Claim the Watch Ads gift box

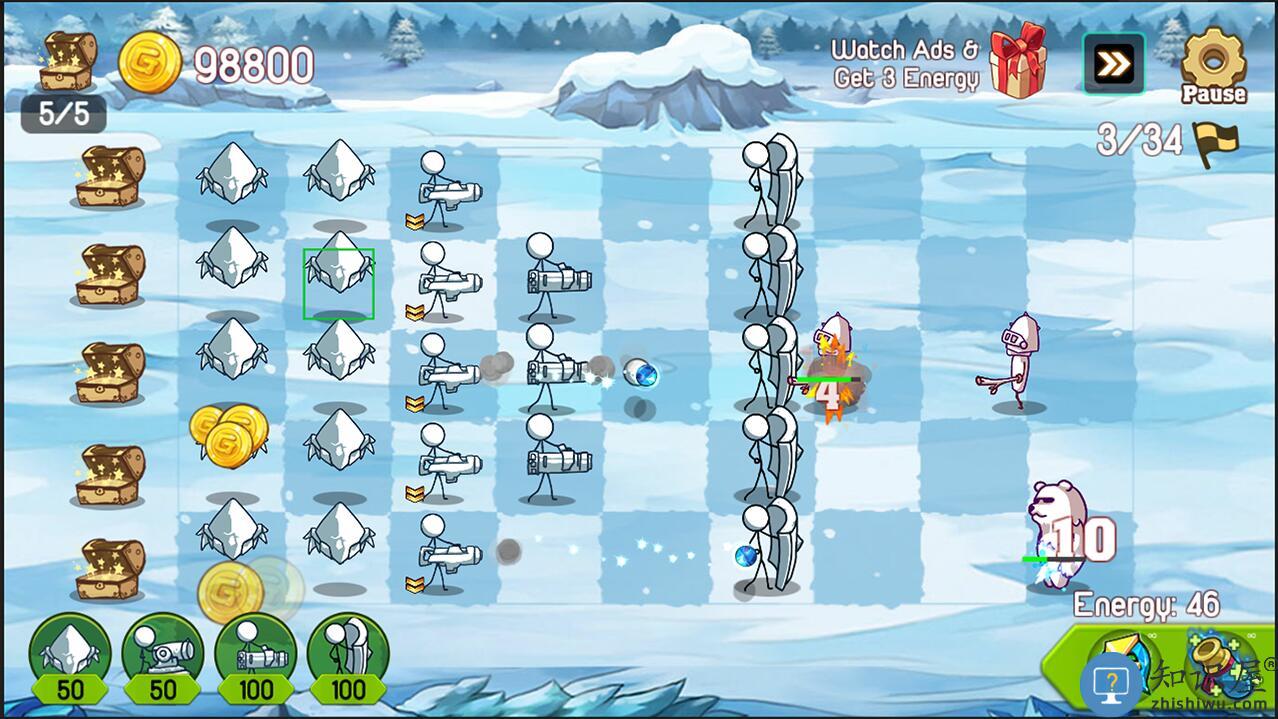point(1017,61)
